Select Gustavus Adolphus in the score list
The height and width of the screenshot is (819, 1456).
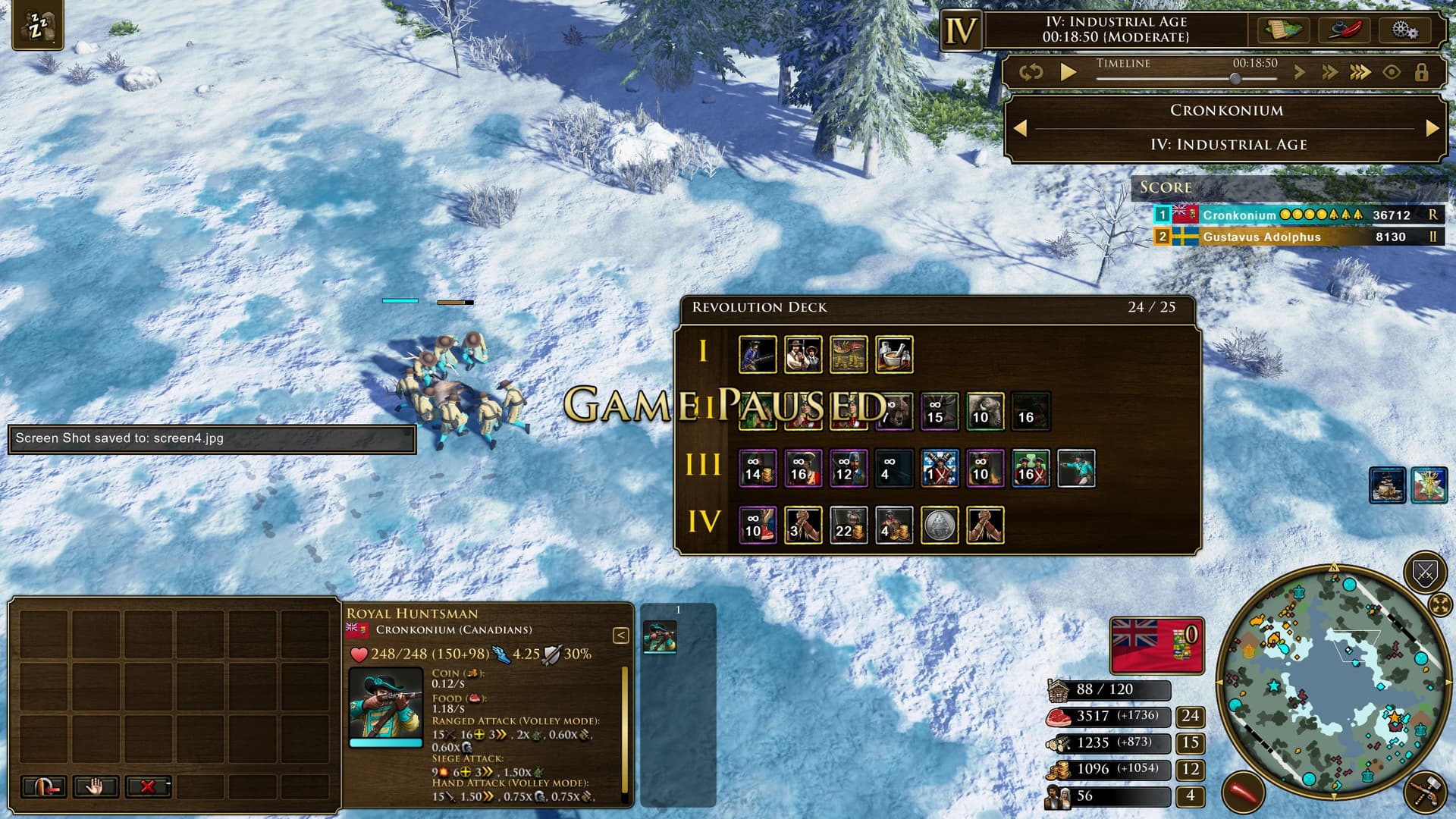1261,237
